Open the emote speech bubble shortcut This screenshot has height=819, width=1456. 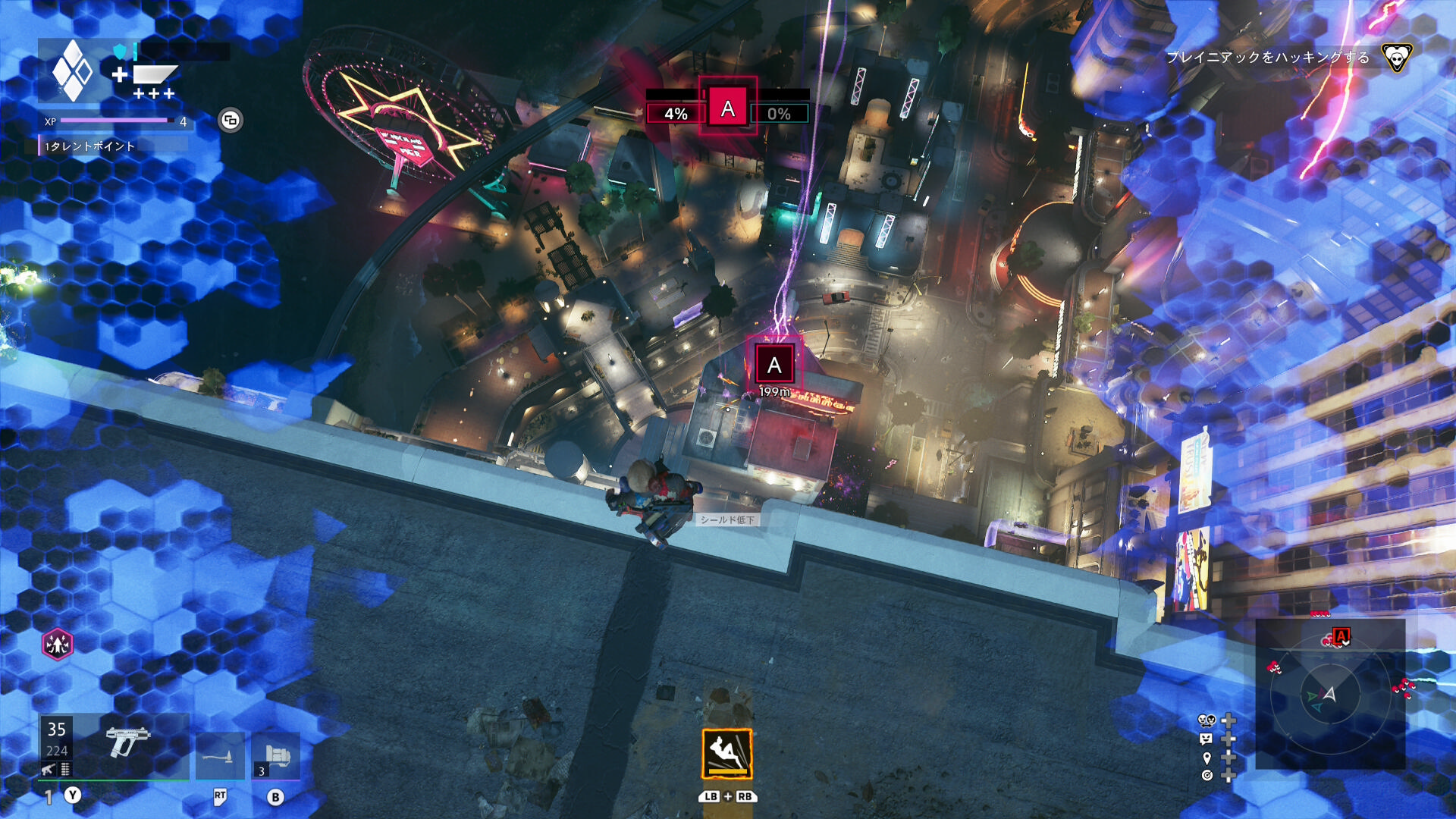(1207, 739)
